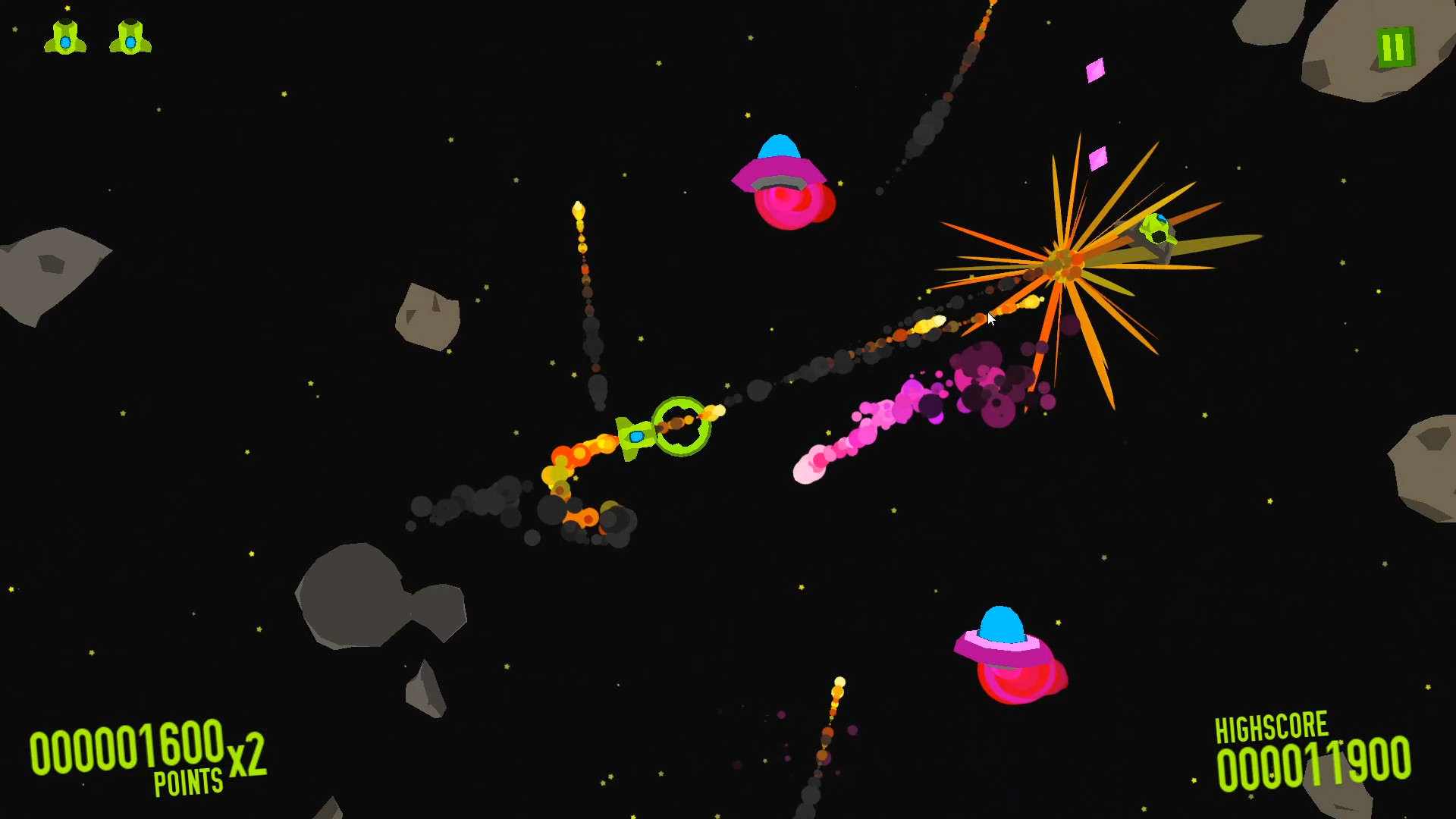Click the mouse cursor position near the explosion
Viewport: 1456px width, 819px height.
click(990, 320)
